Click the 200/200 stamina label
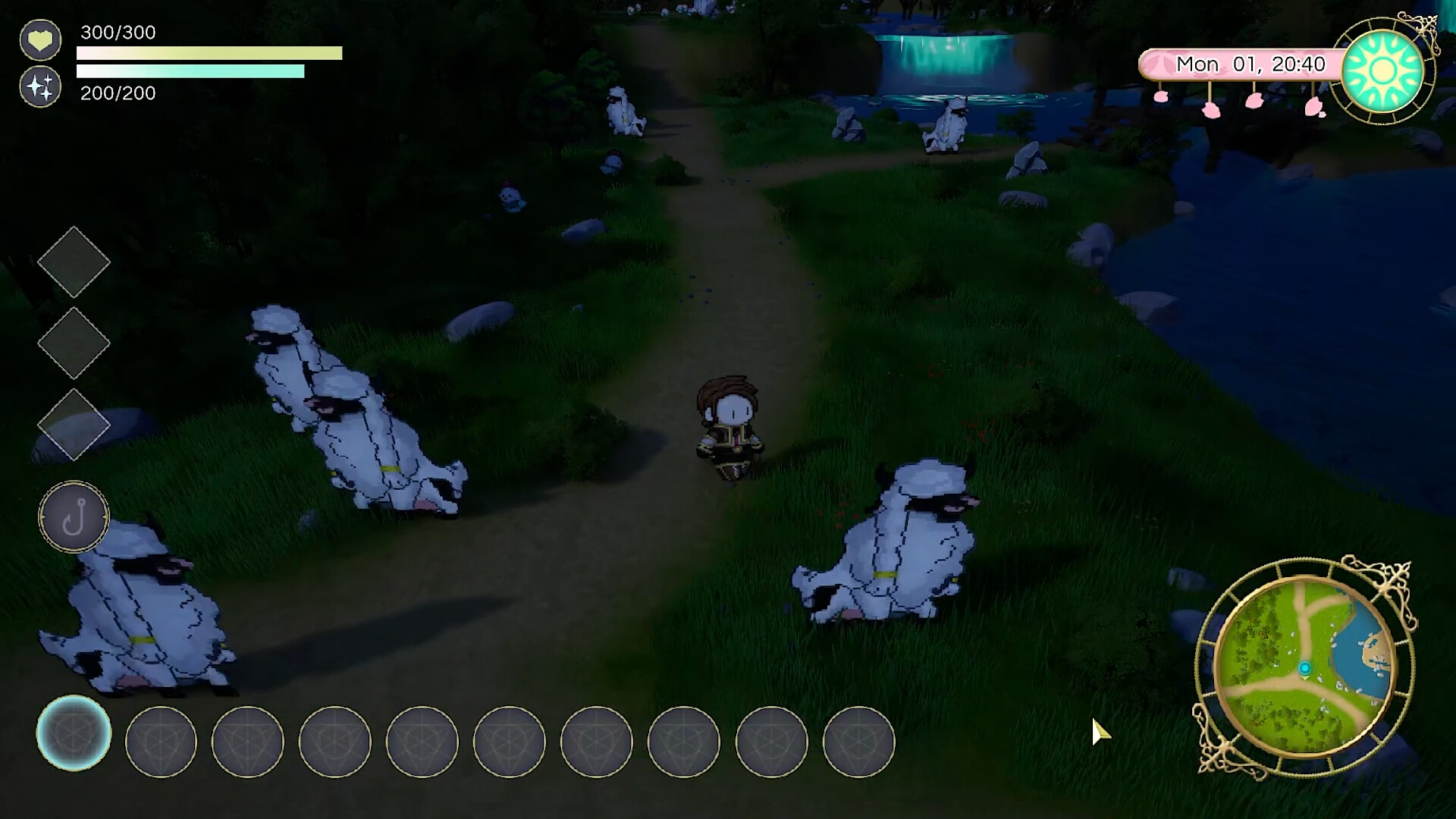Image resolution: width=1456 pixels, height=819 pixels. pos(118,94)
